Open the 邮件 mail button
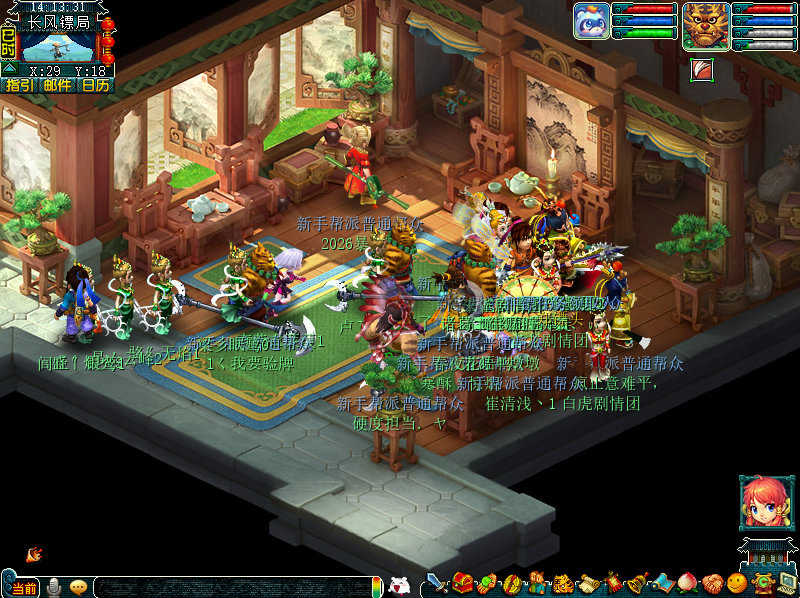The height and width of the screenshot is (598, 800). [57, 85]
